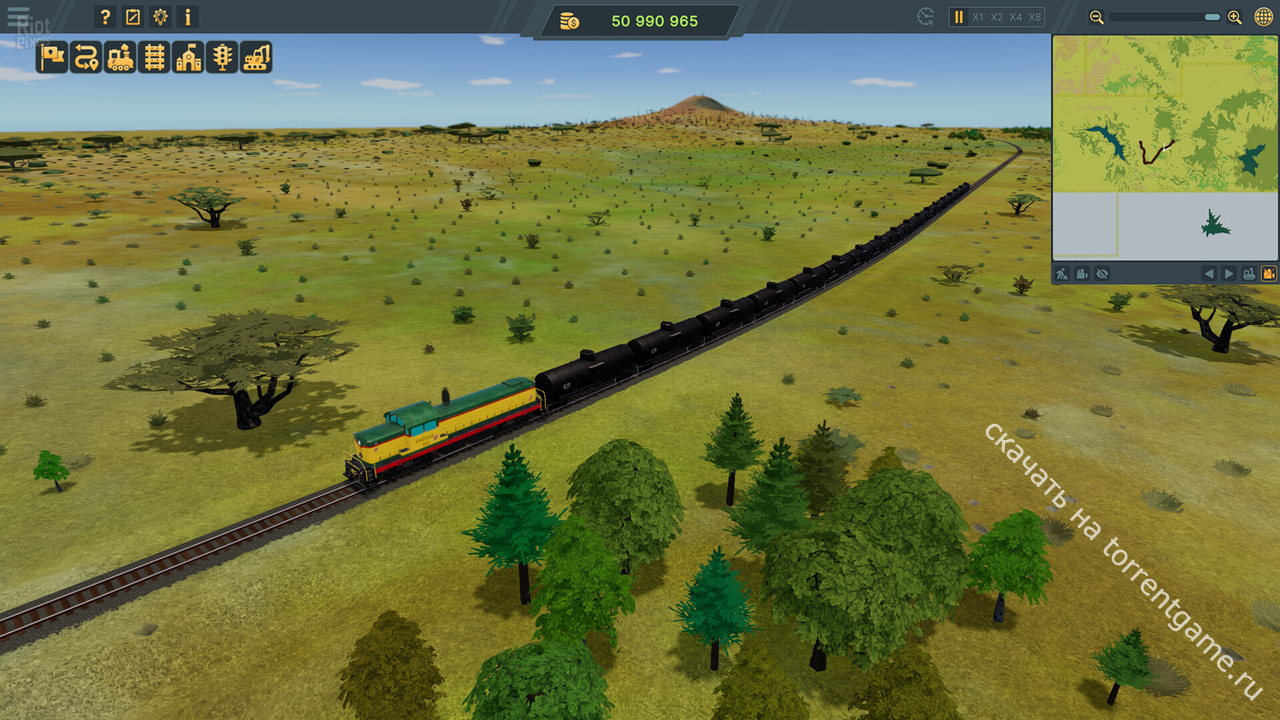Select the railway track building tool
Image resolution: width=1280 pixels, height=720 pixels.
click(154, 57)
